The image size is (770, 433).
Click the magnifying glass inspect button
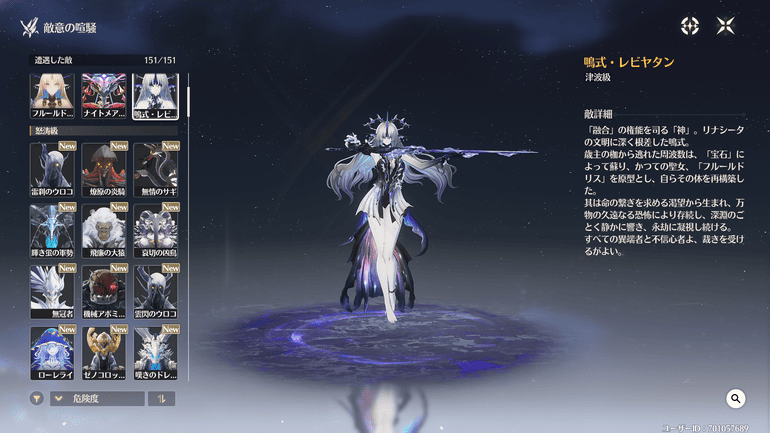(x=735, y=399)
